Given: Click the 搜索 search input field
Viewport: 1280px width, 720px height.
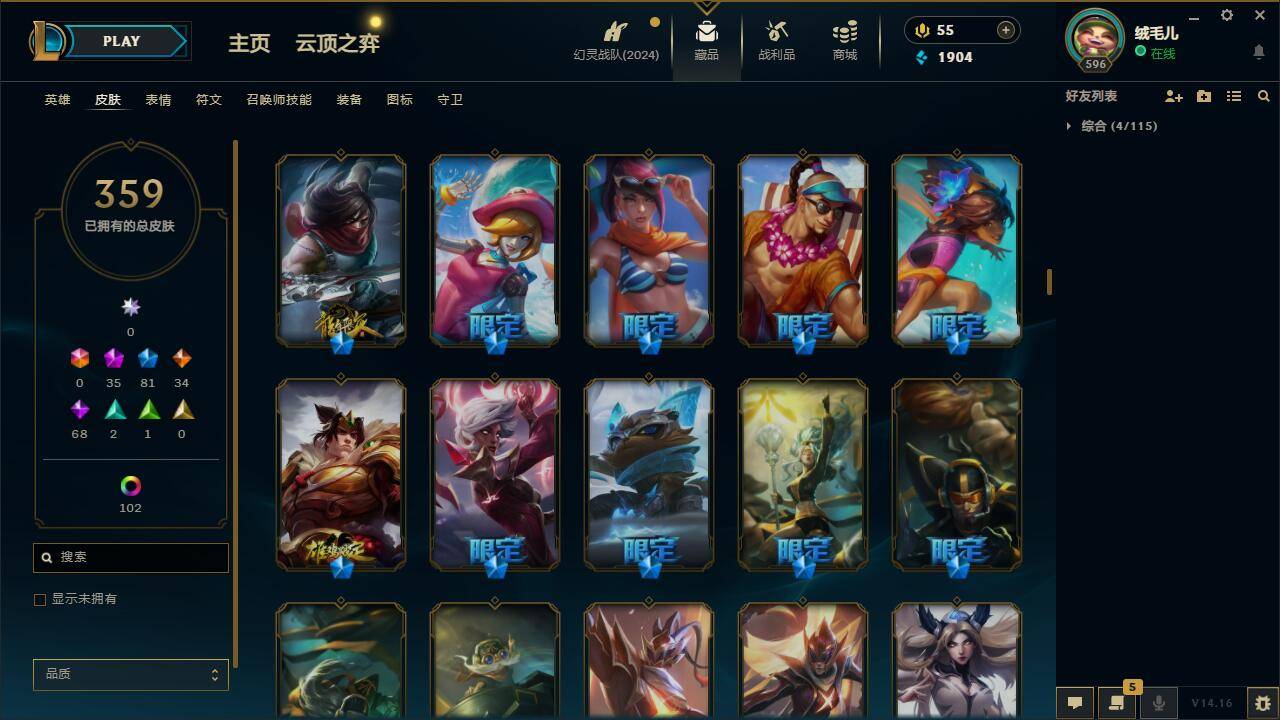Looking at the screenshot, I should [130, 557].
